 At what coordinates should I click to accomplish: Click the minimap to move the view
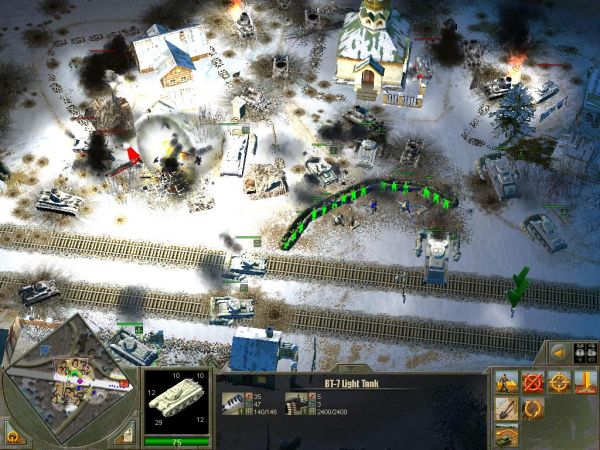point(70,385)
